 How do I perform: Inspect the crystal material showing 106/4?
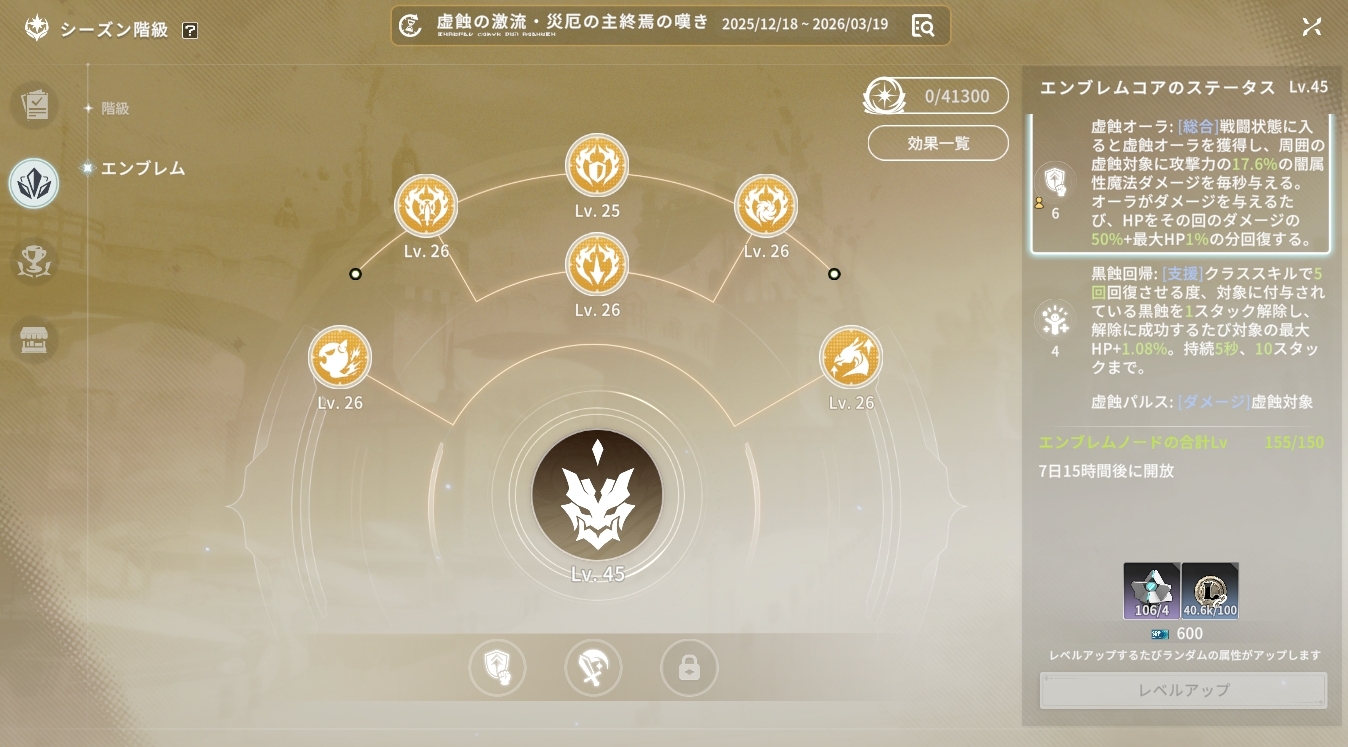point(1152,591)
